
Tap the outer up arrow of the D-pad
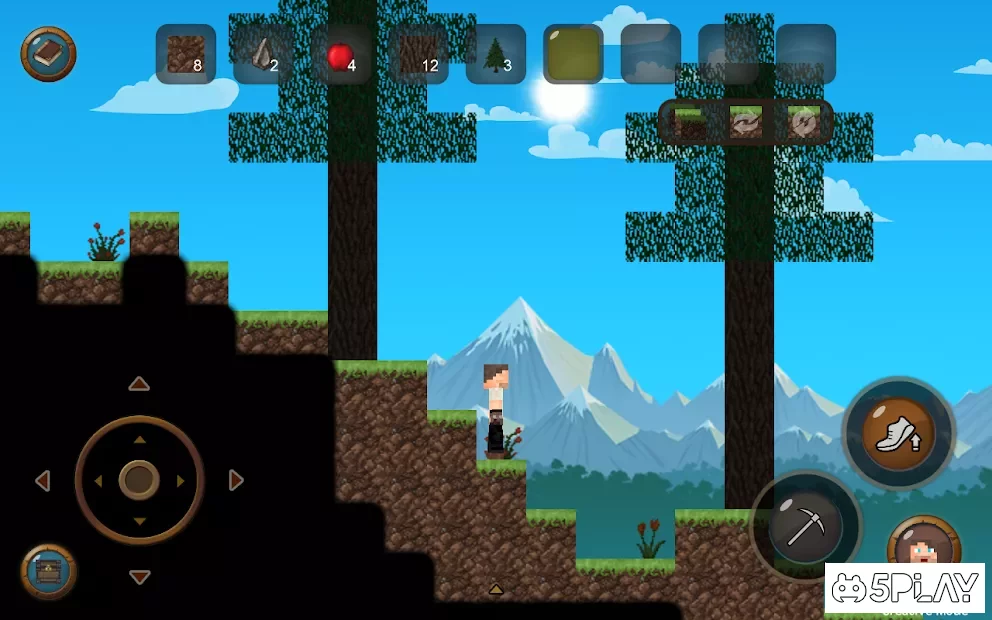tap(139, 384)
